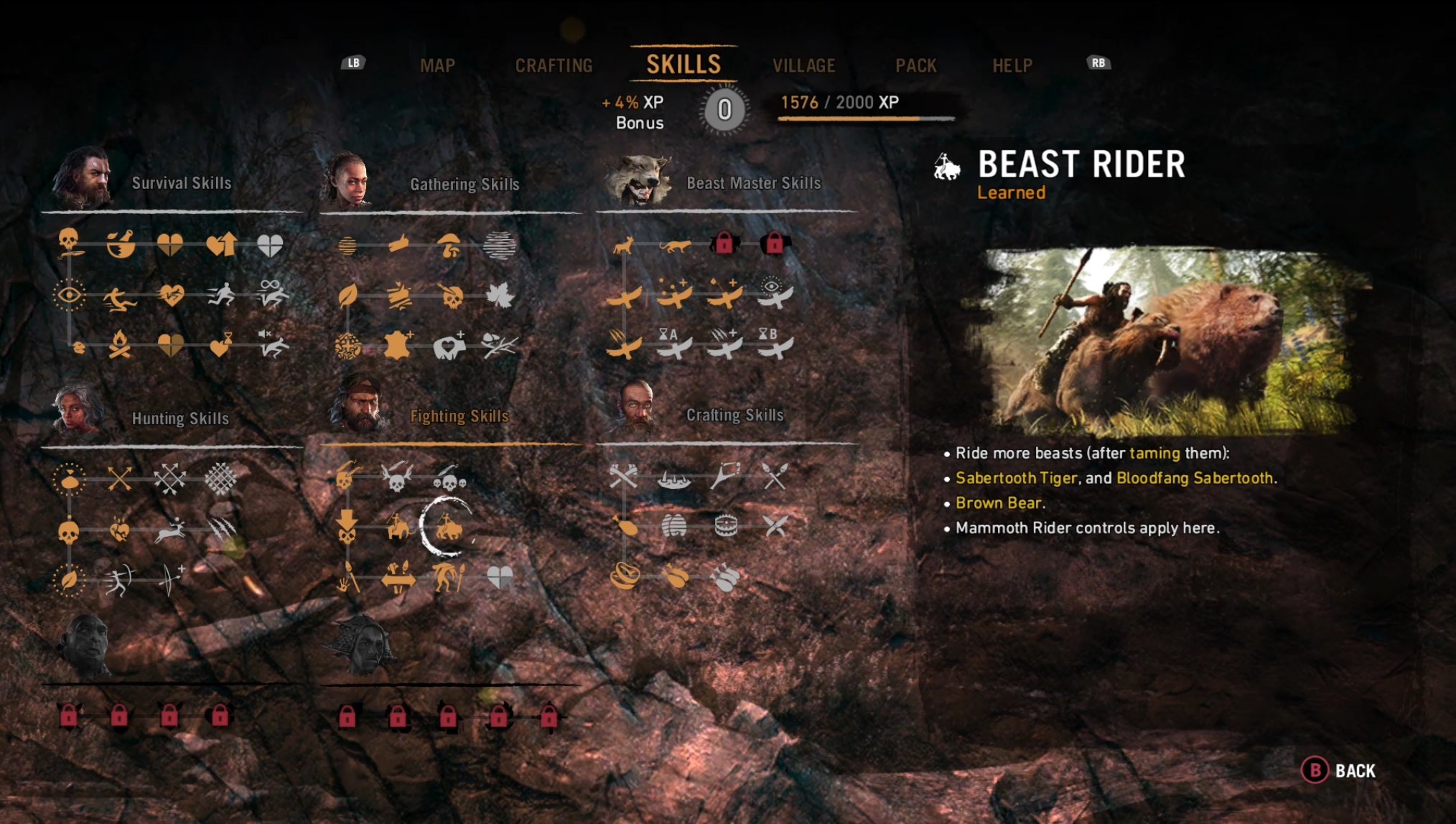Choose the crossed arrows skill in Hunting Skills

[x=119, y=478]
